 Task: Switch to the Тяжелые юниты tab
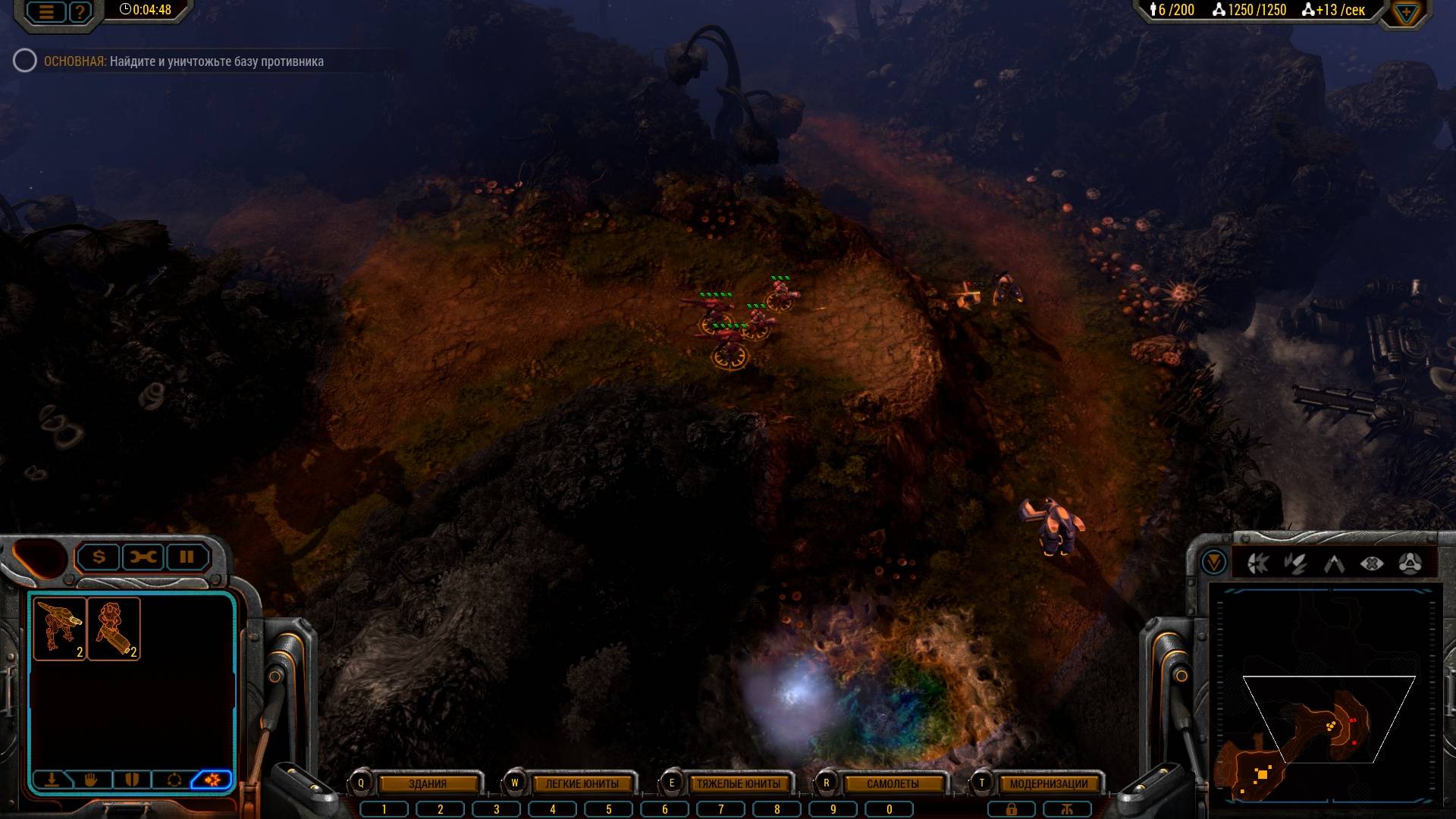(738, 783)
